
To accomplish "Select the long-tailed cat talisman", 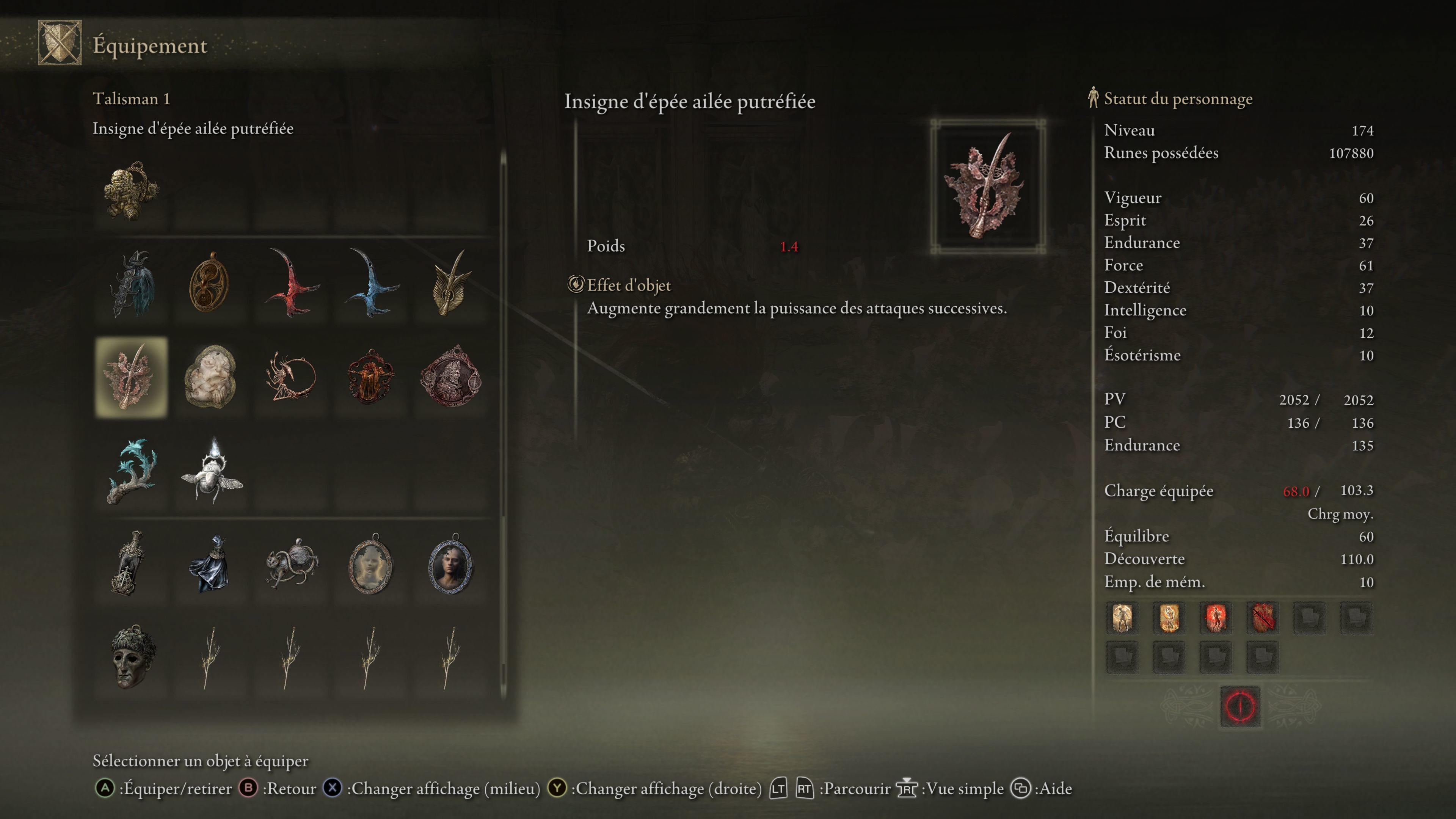I will tap(290, 564).
